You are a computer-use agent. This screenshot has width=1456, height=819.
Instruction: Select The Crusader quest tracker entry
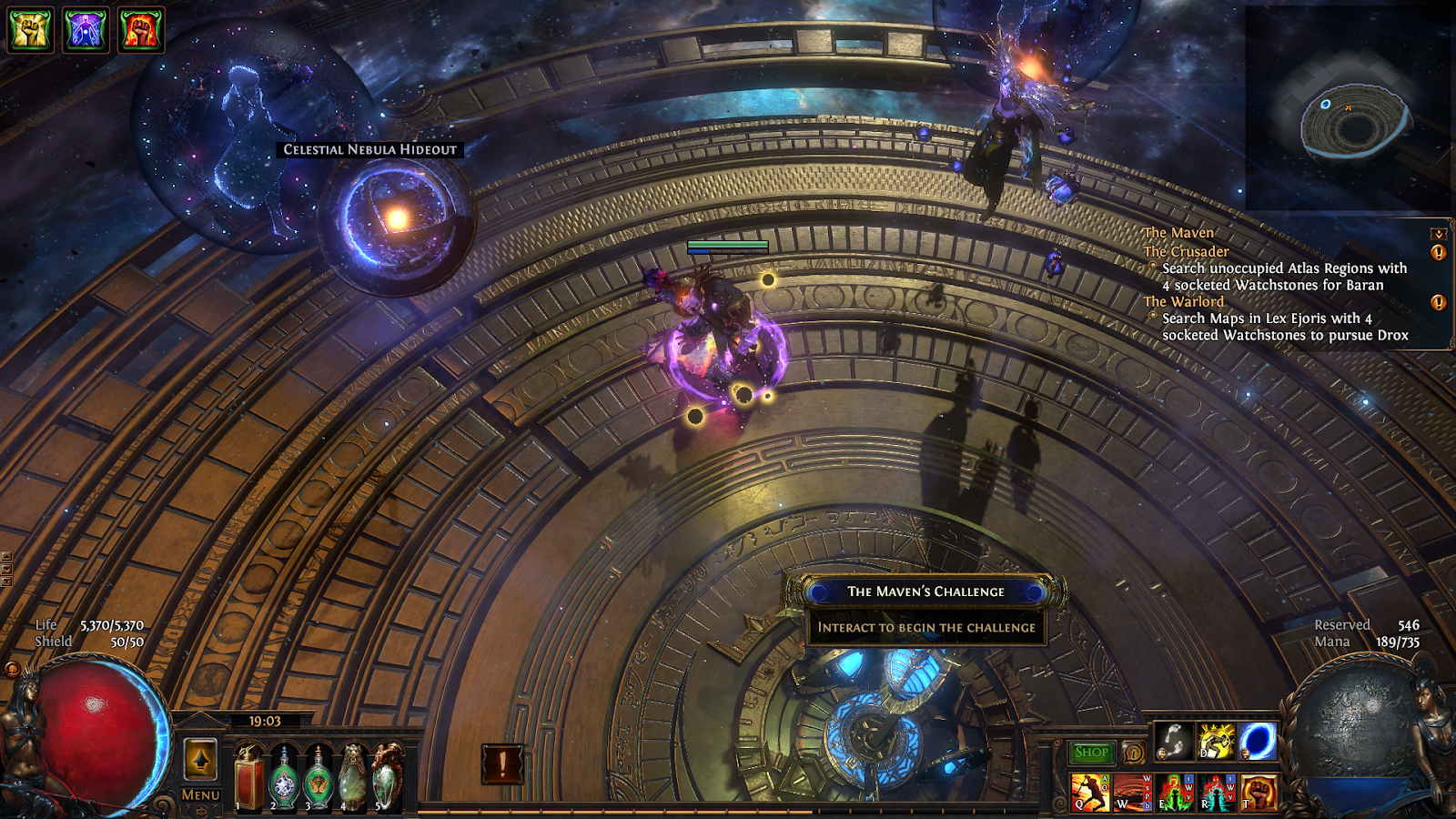(x=1186, y=251)
